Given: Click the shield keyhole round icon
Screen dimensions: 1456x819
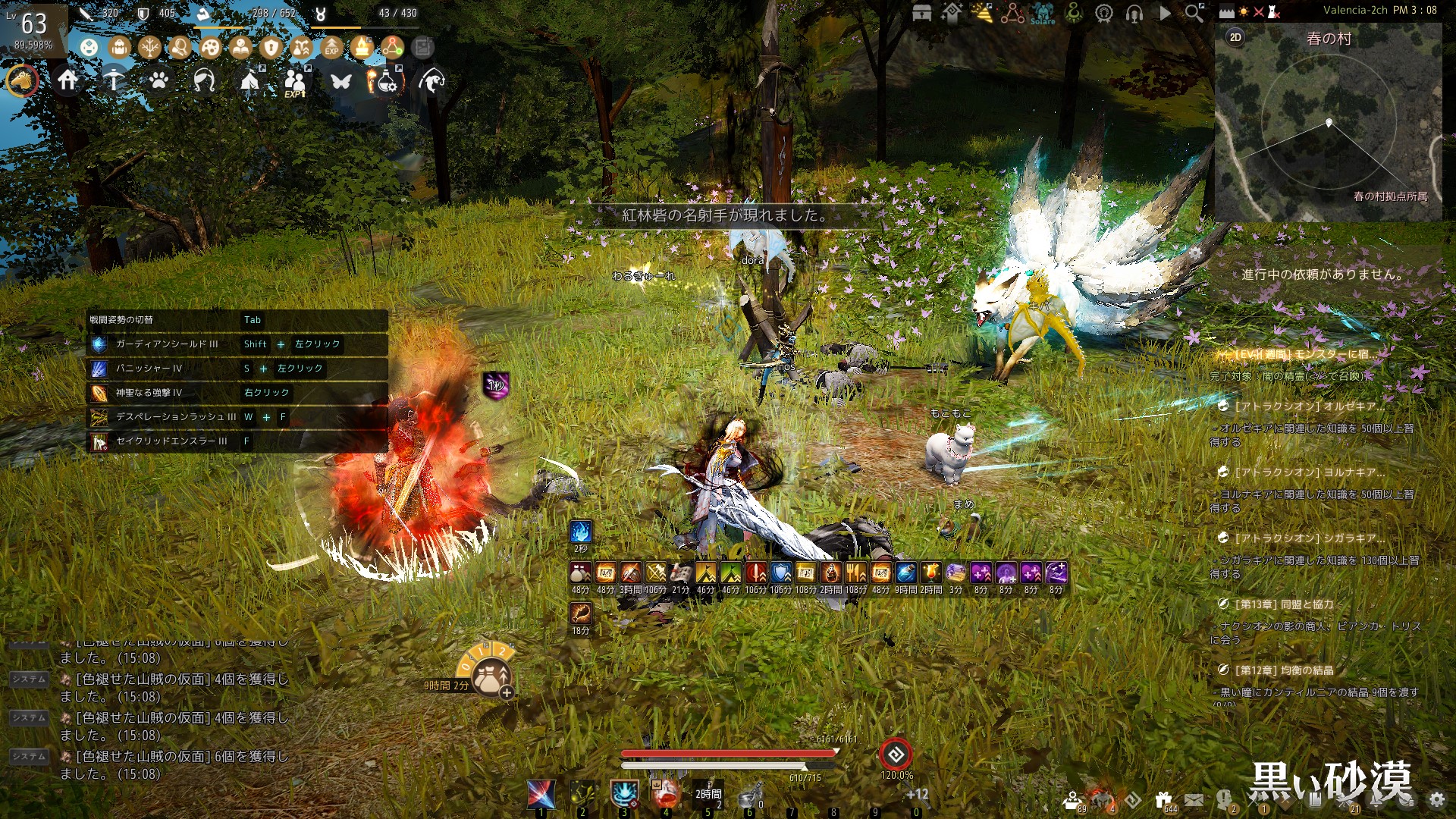Looking at the screenshot, I should [271, 48].
